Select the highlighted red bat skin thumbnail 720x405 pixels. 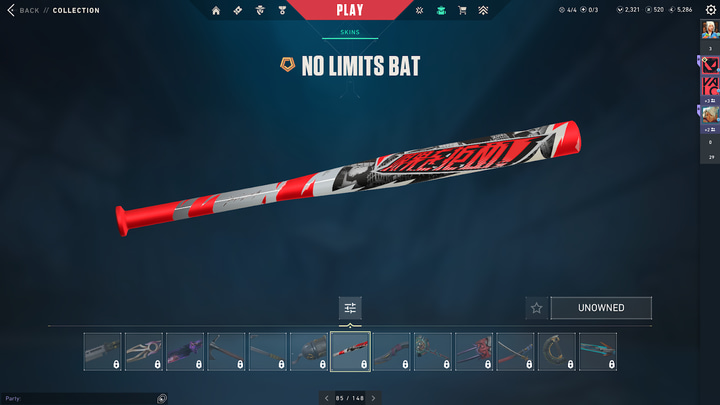pos(350,352)
